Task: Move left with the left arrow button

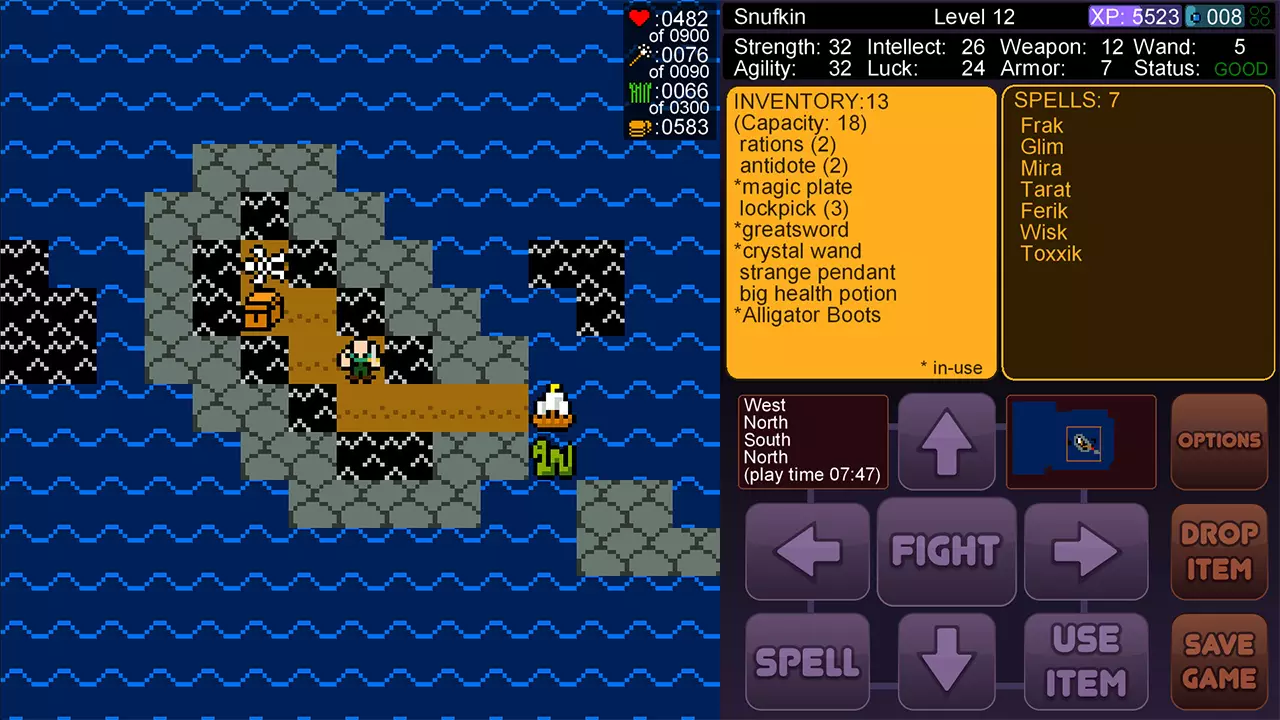Action: (807, 551)
